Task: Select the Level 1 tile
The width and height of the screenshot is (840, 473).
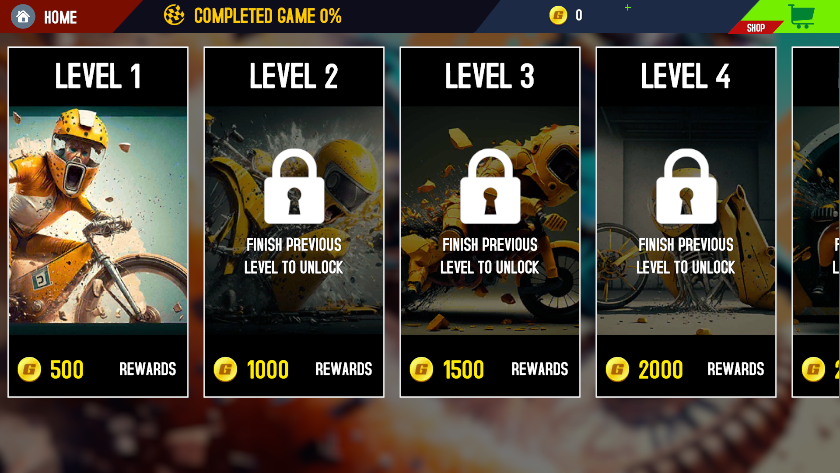Action: point(98,222)
